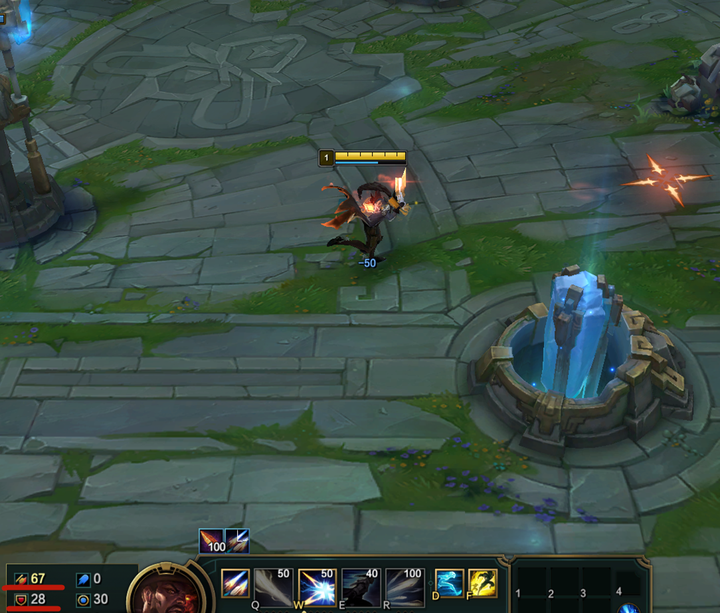Click the buff icon showing 100 stacks

click(211, 541)
